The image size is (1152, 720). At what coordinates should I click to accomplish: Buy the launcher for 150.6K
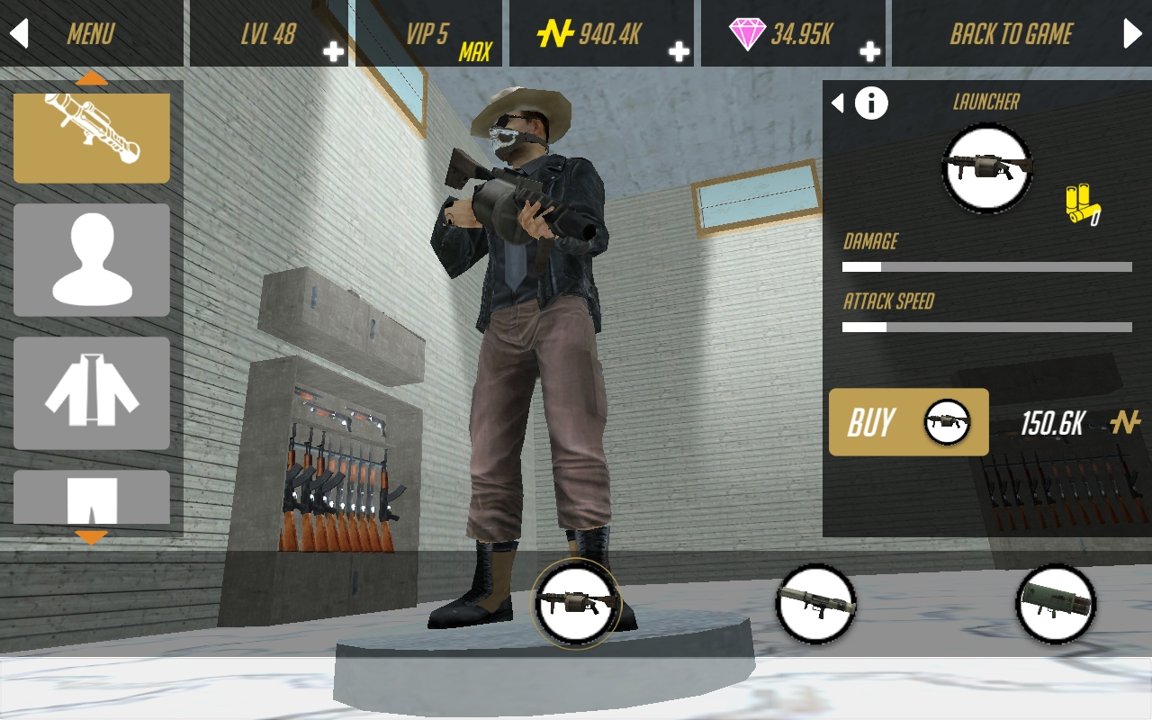coord(908,422)
